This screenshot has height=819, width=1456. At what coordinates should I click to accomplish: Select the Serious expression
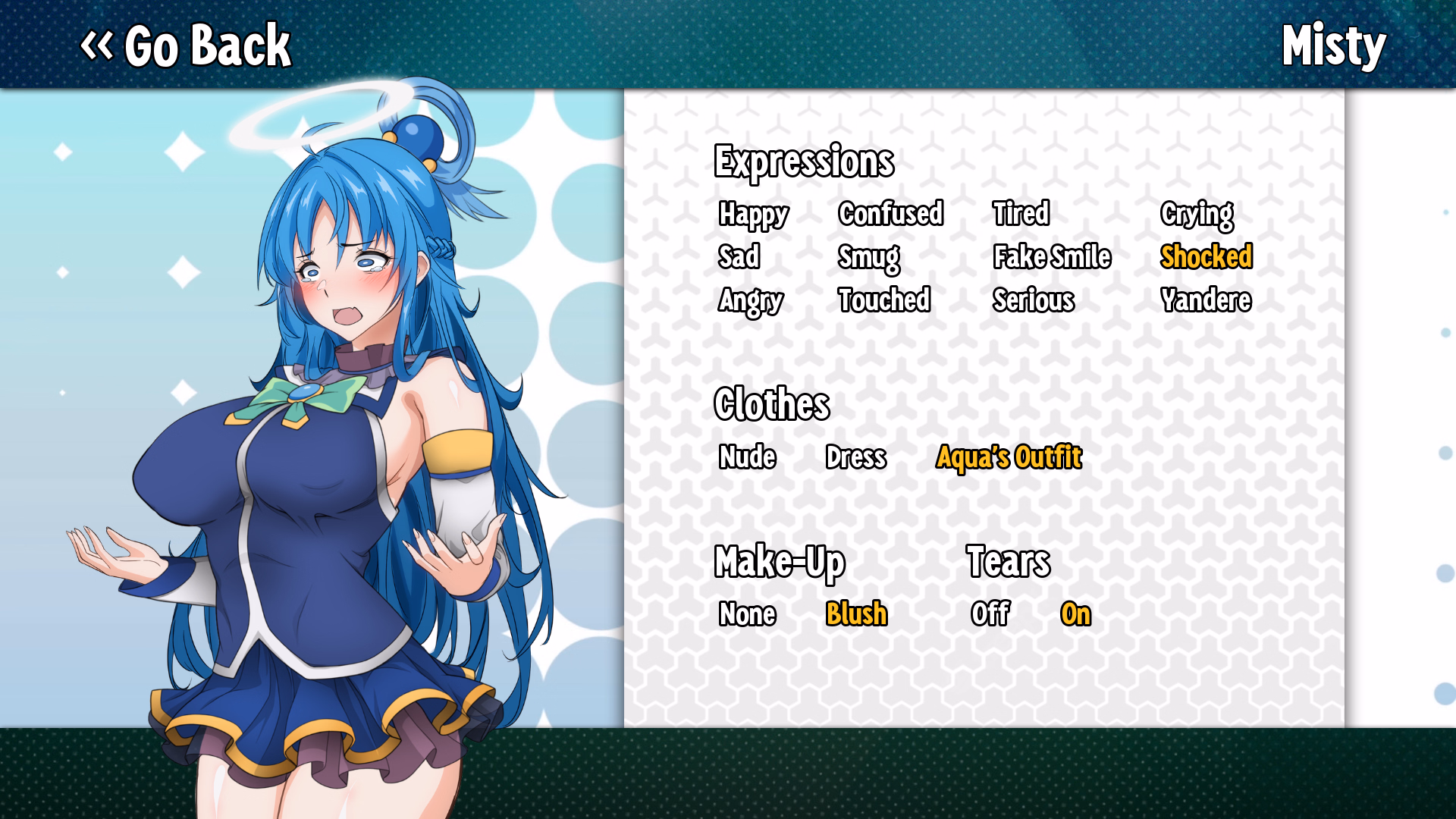click(x=1034, y=301)
